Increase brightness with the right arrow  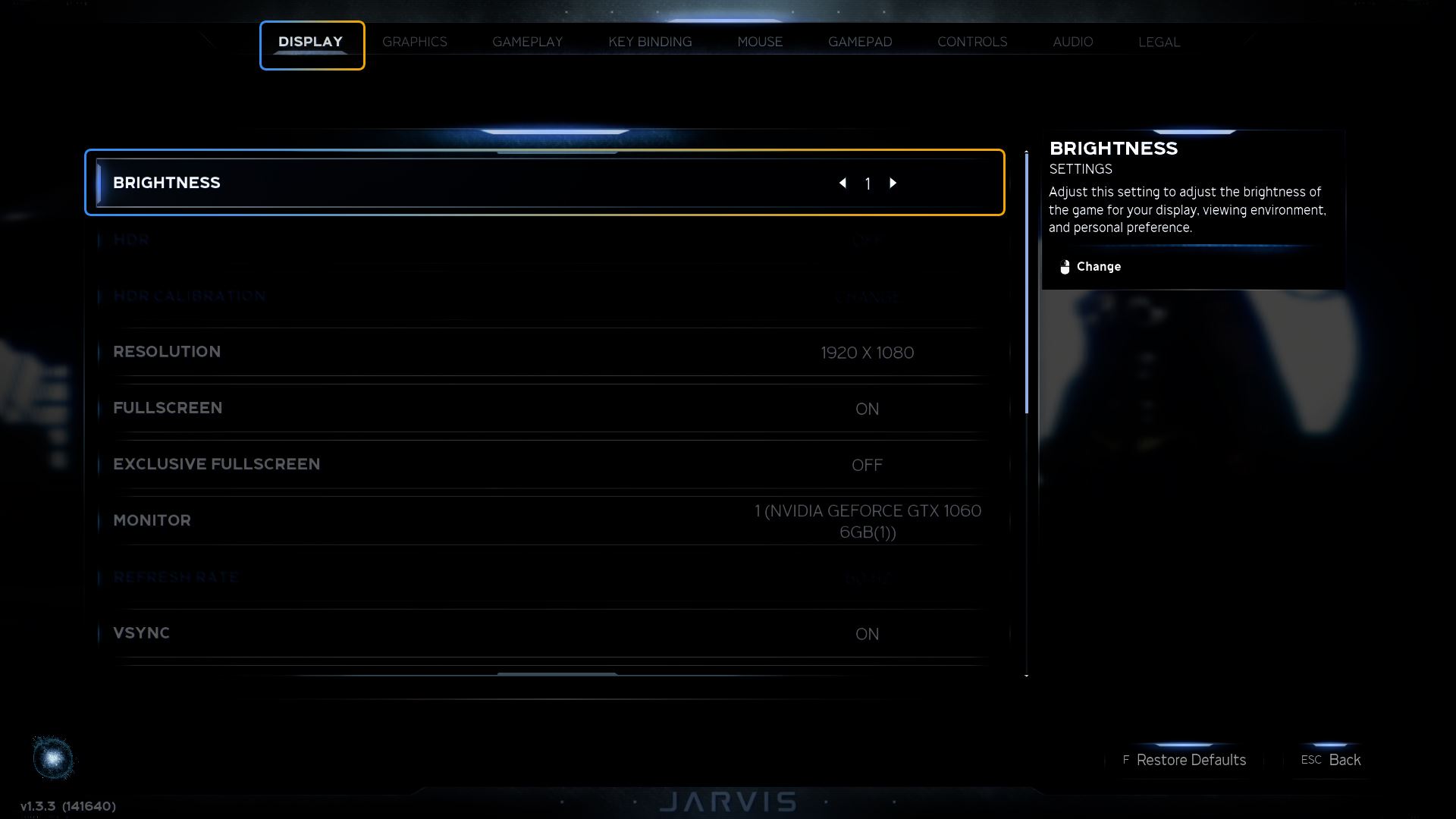tap(893, 183)
